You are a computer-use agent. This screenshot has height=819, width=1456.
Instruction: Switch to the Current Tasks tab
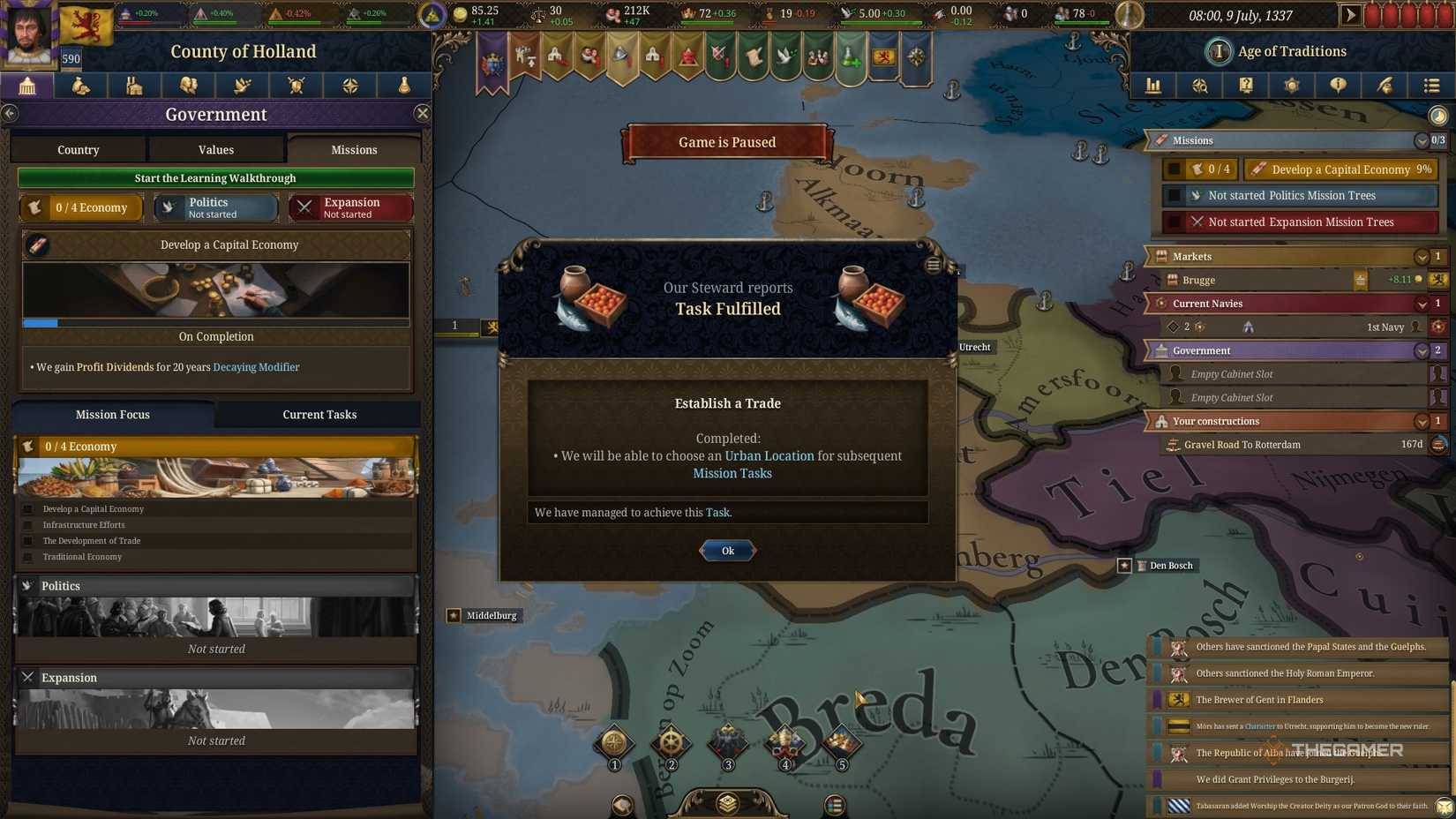319,414
